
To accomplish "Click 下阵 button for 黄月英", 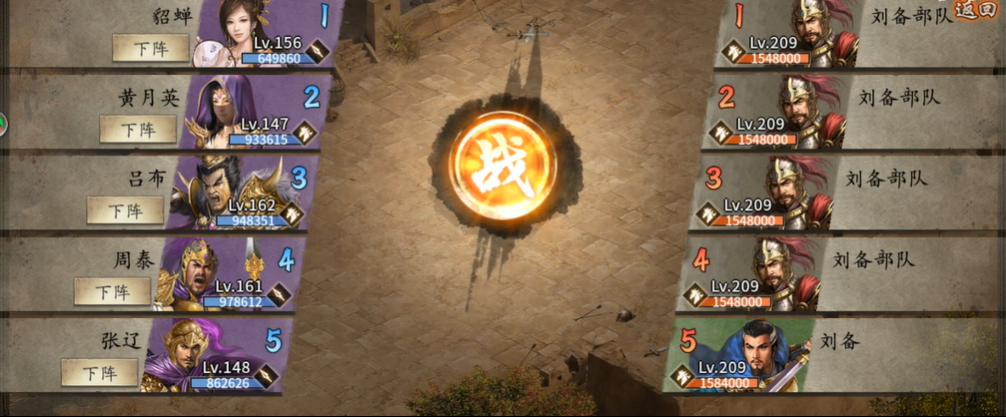I will click(138, 129).
